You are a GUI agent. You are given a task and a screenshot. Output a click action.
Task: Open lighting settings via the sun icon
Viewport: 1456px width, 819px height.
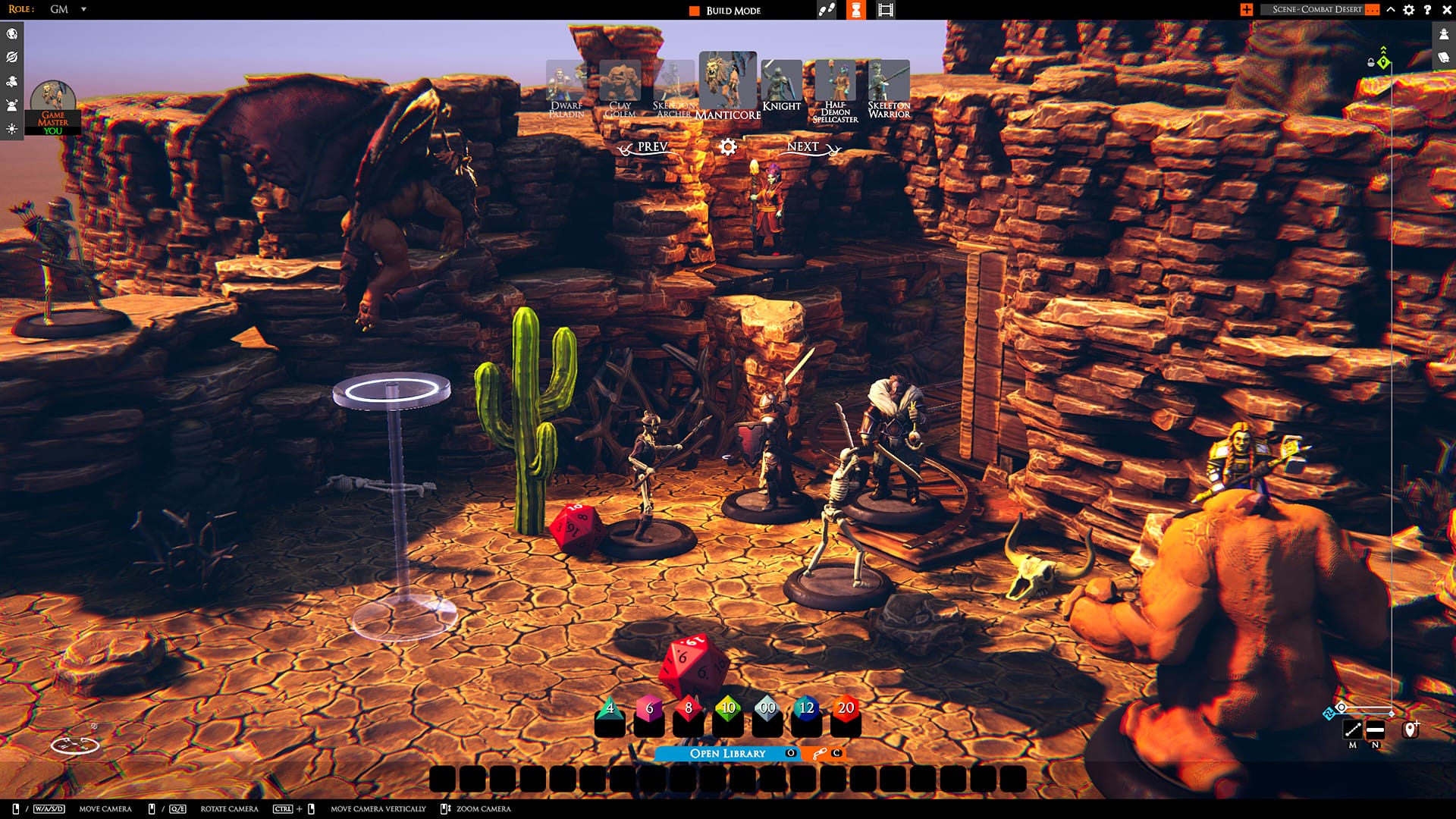[11, 129]
